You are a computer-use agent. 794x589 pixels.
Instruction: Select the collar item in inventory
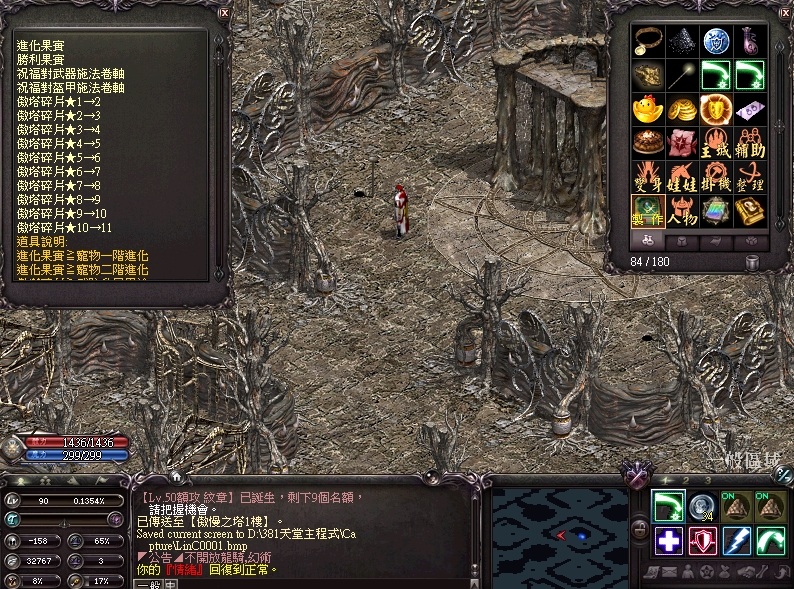coord(648,41)
